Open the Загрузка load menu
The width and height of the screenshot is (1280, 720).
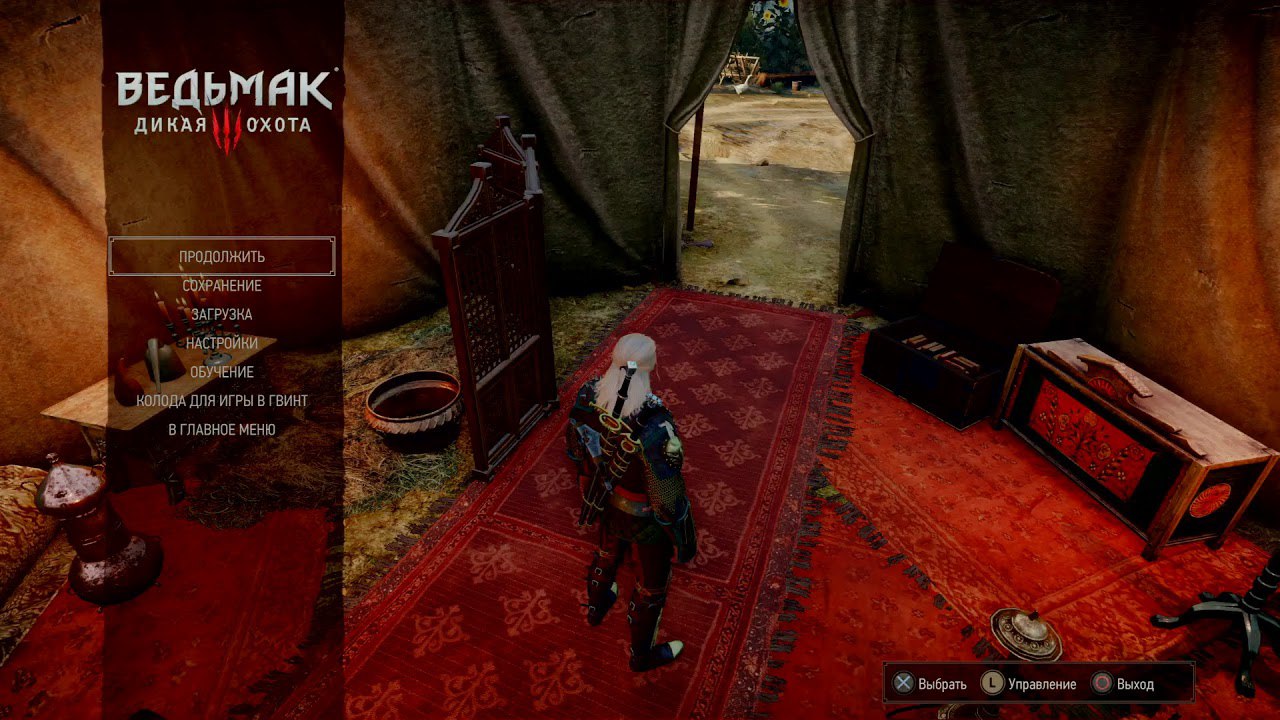click(x=222, y=314)
